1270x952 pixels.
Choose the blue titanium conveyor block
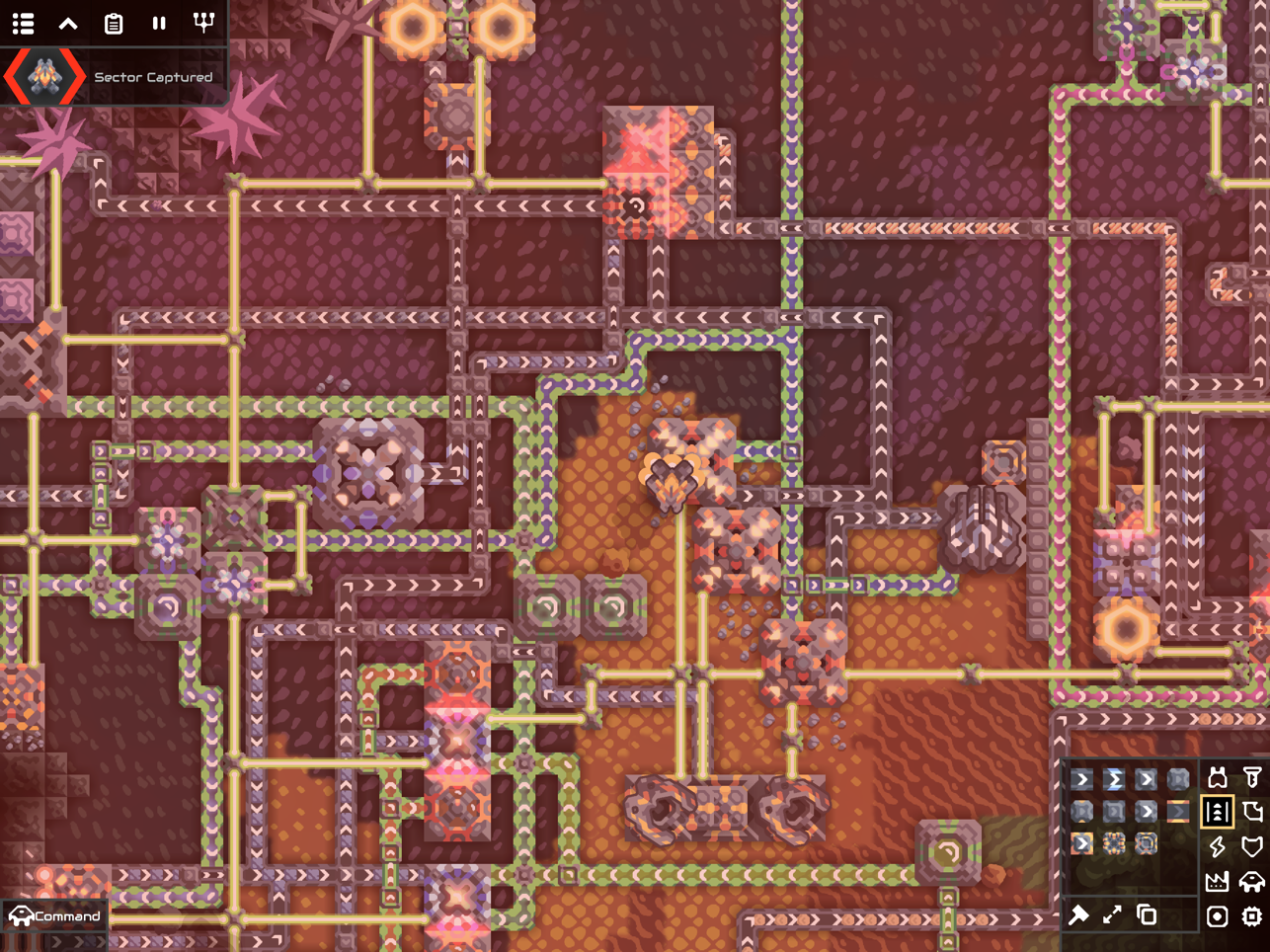tap(1114, 779)
